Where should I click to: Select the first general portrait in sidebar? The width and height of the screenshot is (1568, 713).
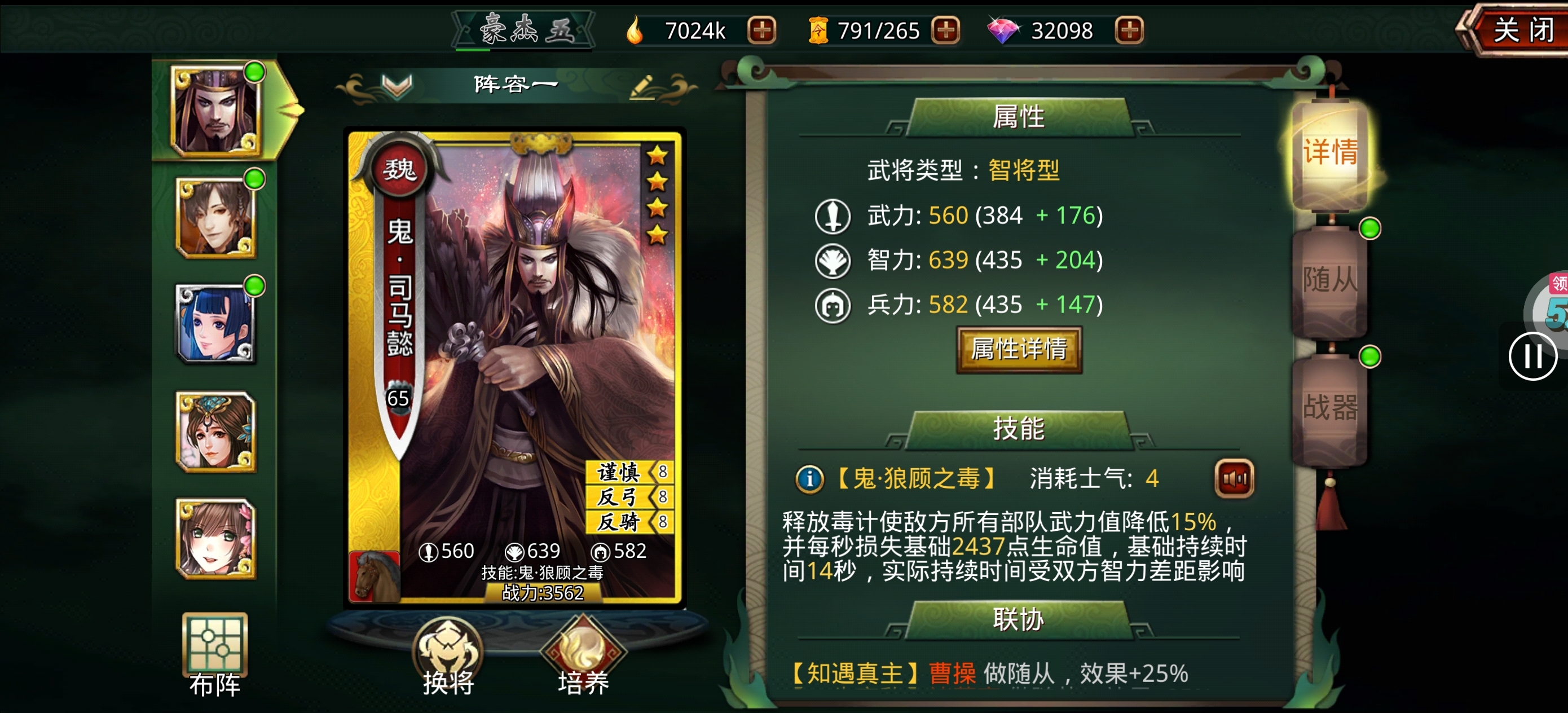coord(216,108)
